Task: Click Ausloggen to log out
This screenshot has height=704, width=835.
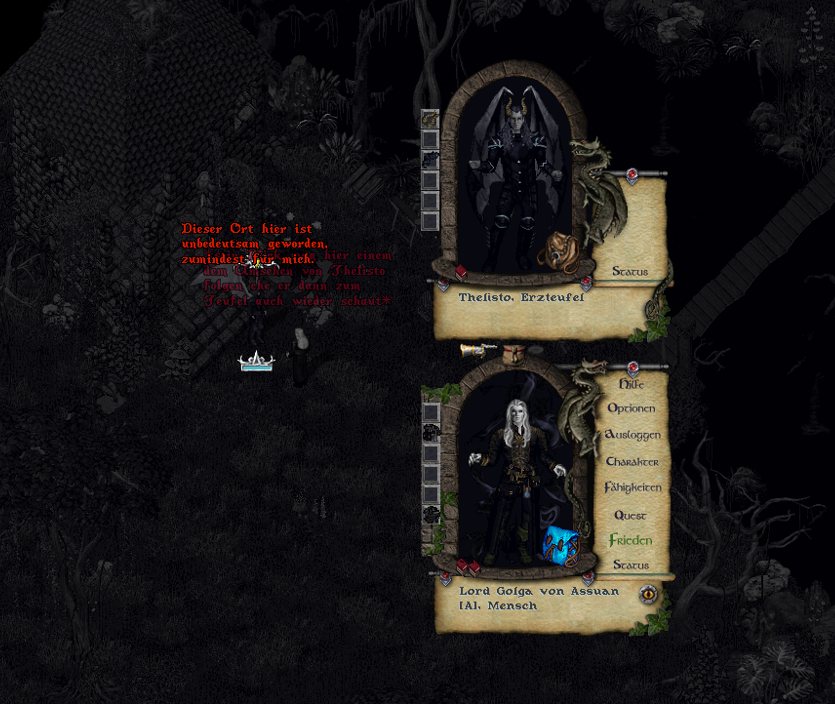Action: (x=632, y=435)
